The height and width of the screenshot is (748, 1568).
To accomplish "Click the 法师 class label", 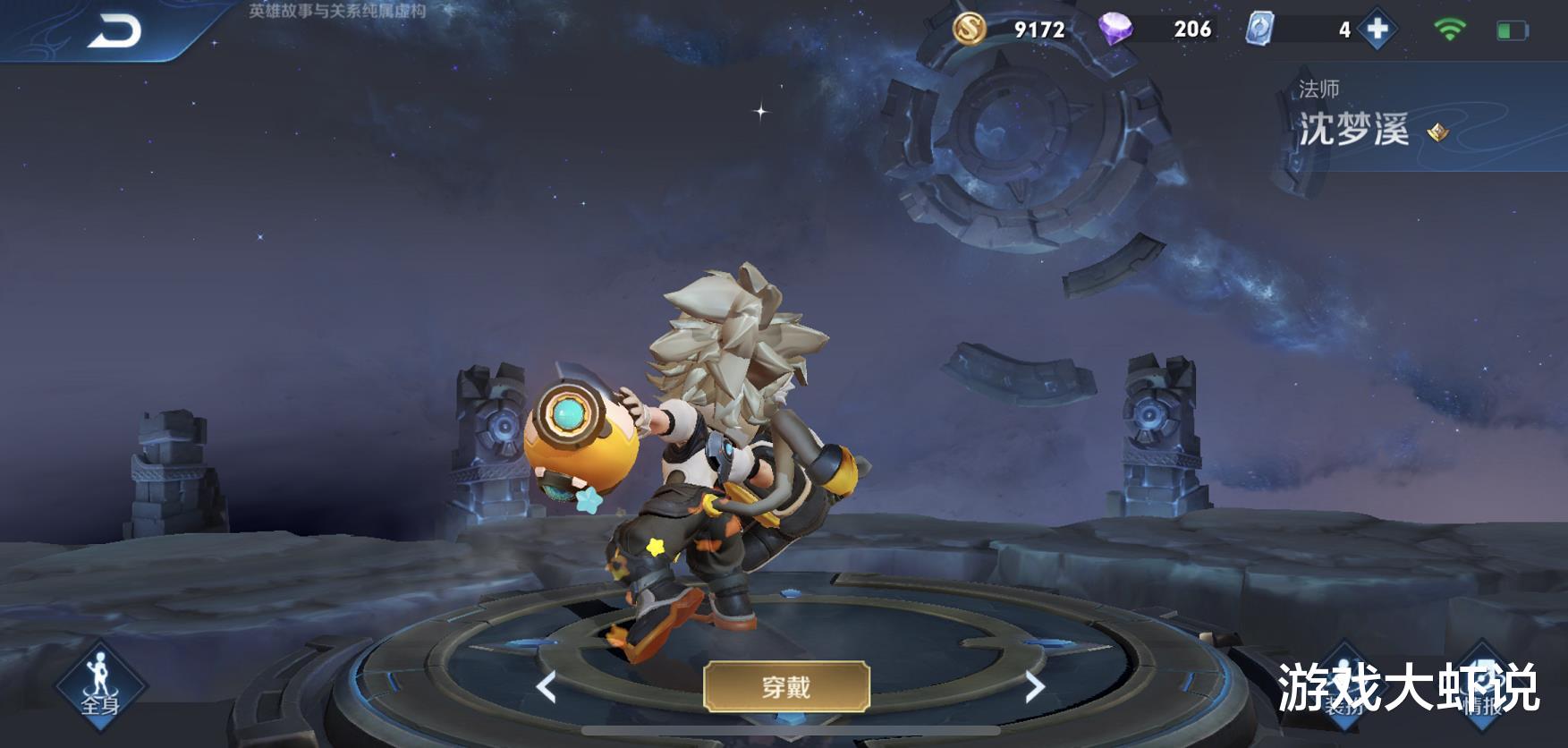I will (1318, 85).
